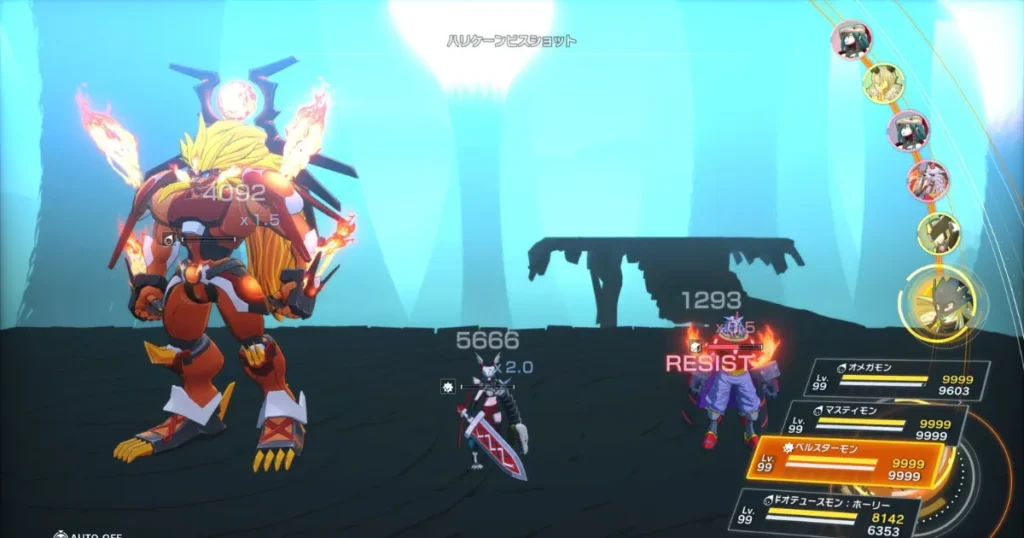Select the オメガモン party status panel
Image resolution: width=1024 pixels, height=538 pixels.
pos(896,380)
